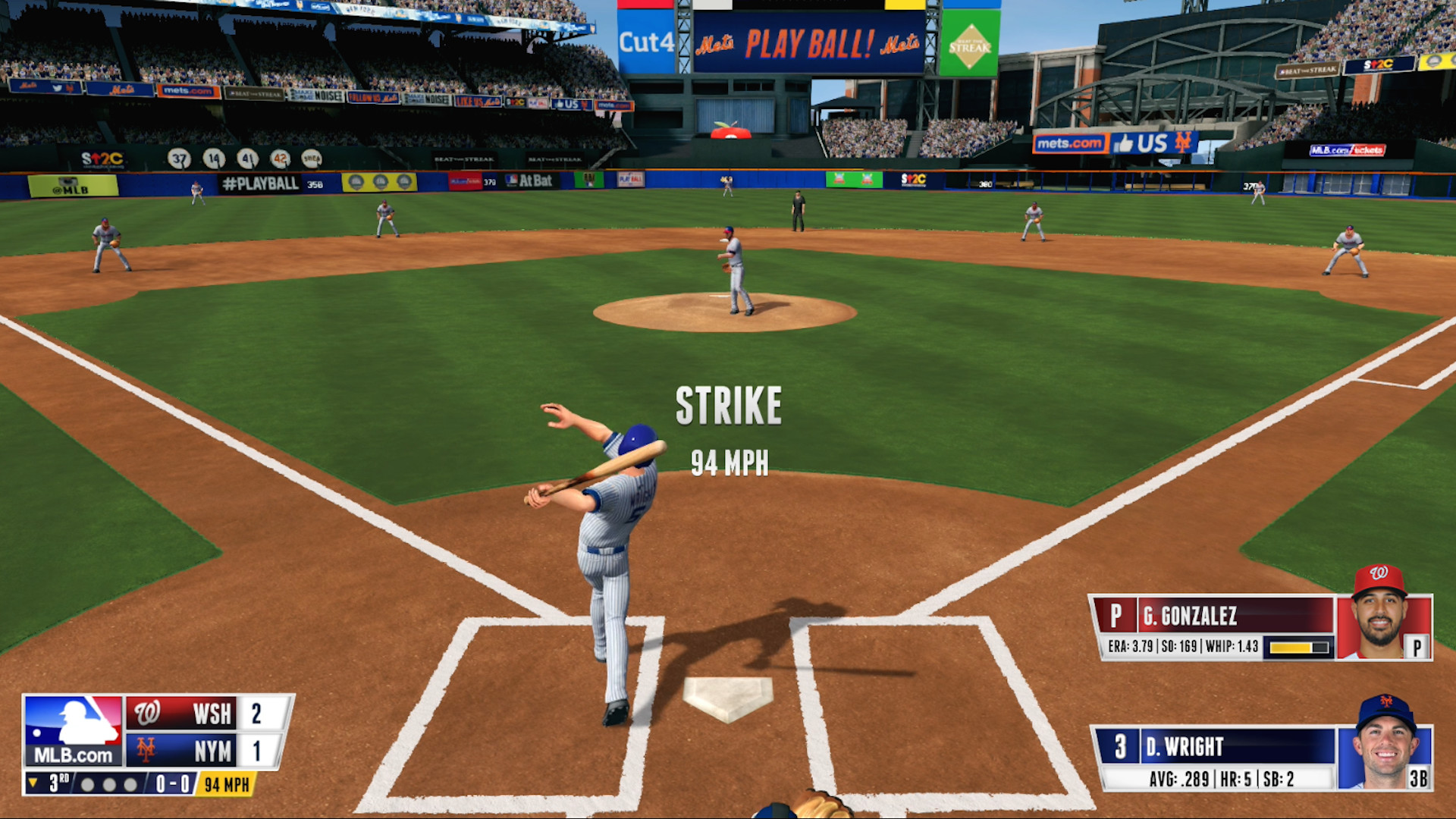
Task: Select the WSH row on the scoreboard
Action: point(208,714)
